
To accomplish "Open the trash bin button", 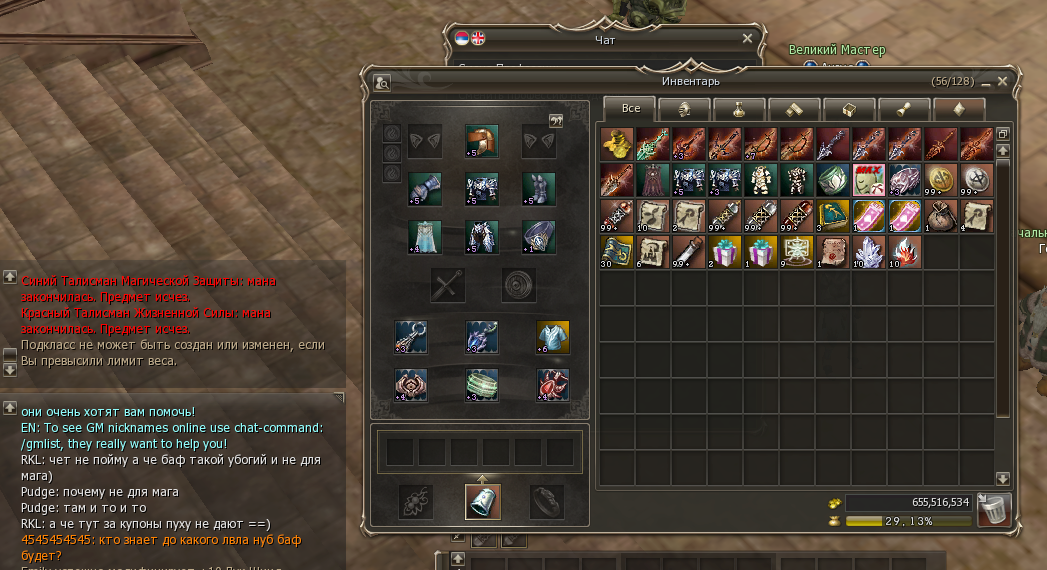I will [x=994, y=509].
